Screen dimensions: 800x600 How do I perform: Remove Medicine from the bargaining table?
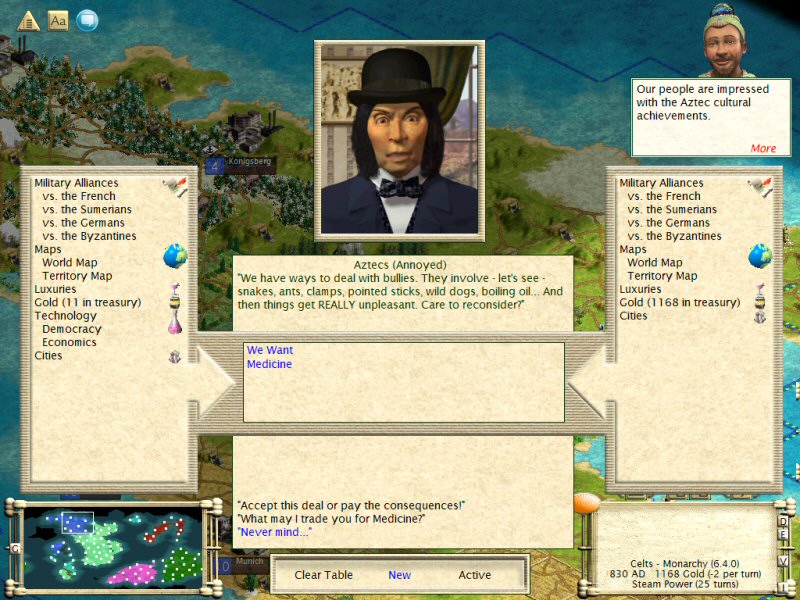pos(270,364)
